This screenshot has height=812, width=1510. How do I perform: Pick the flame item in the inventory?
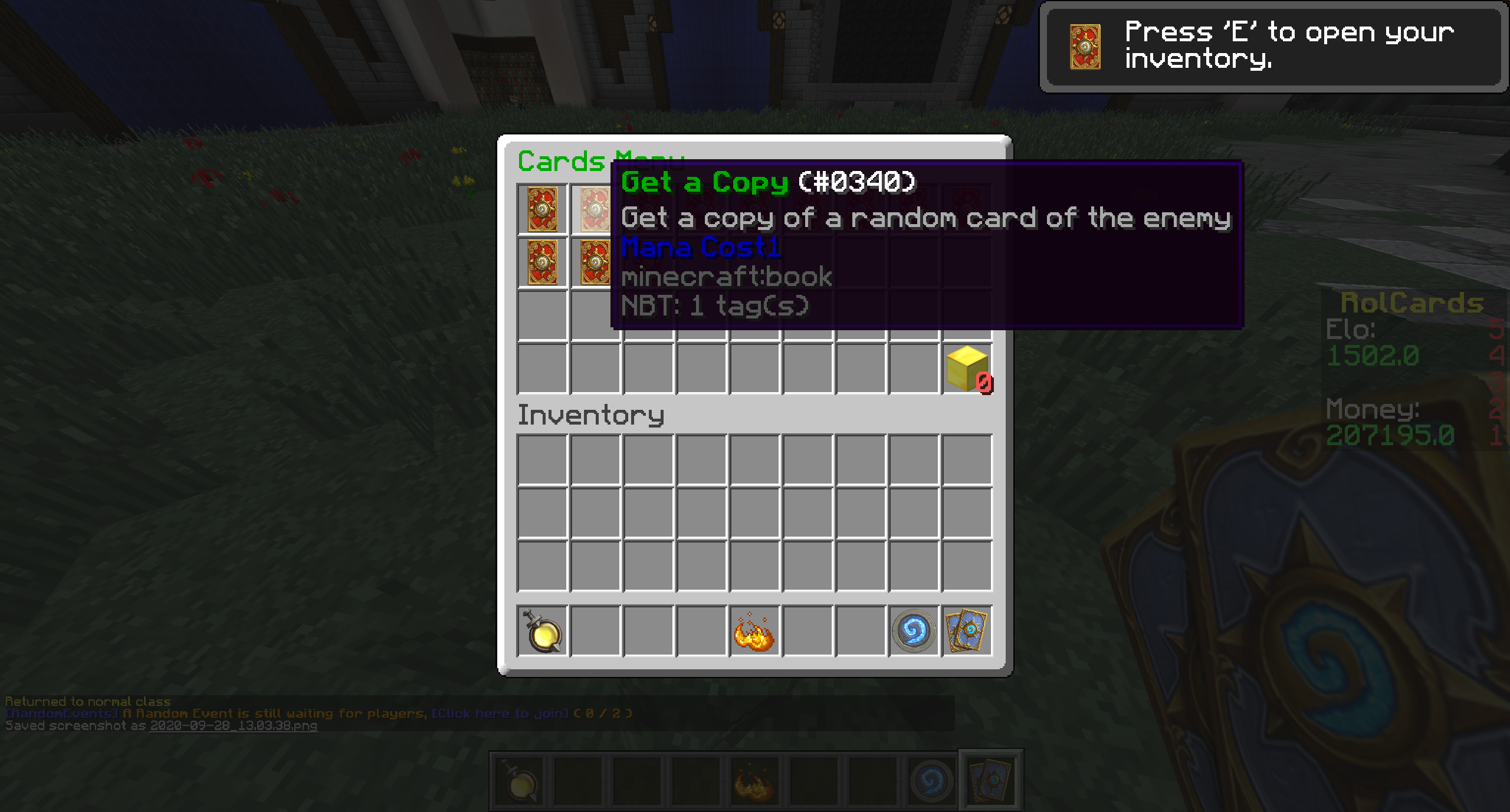pos(754,631)
